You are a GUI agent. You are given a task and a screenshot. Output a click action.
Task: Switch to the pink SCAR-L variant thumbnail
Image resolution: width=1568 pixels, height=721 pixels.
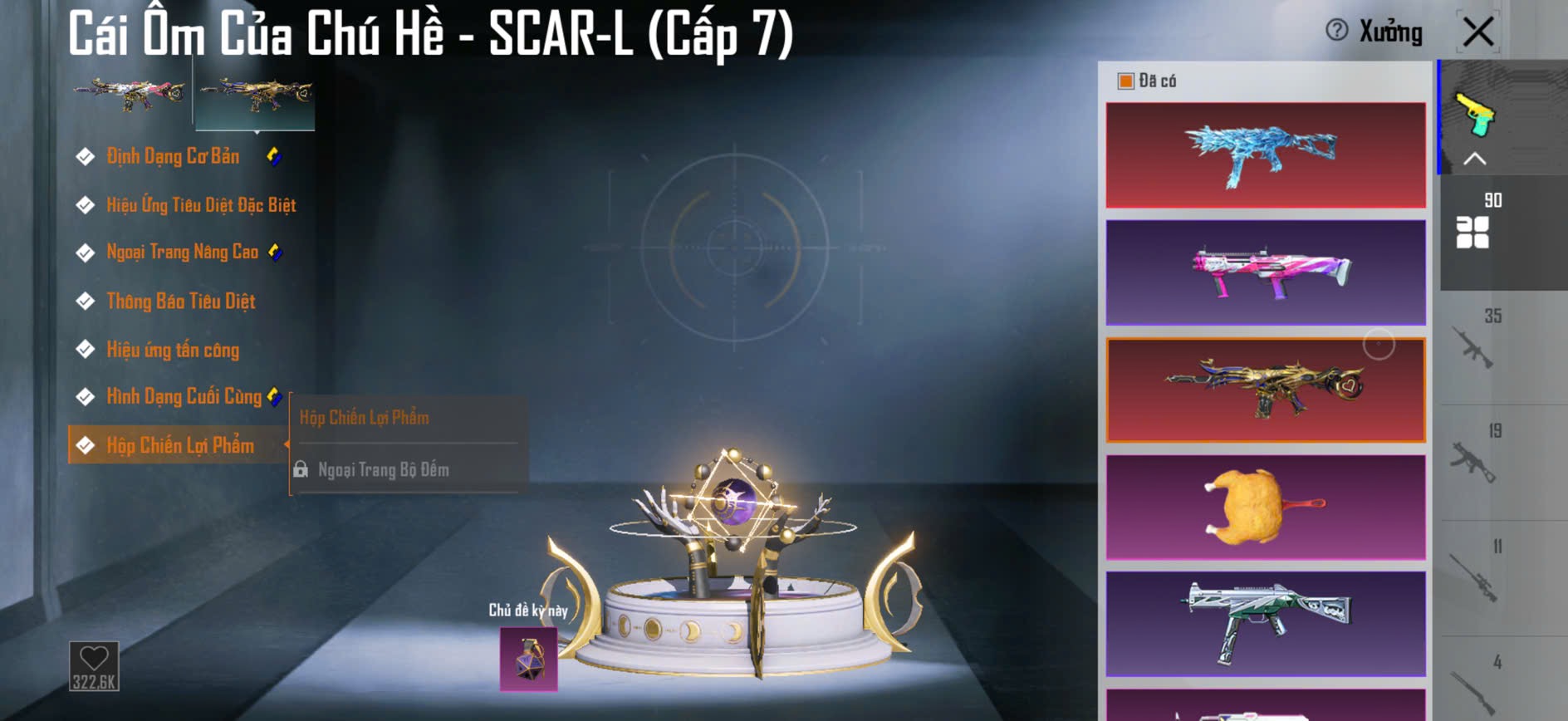click(x=130, y=96)
